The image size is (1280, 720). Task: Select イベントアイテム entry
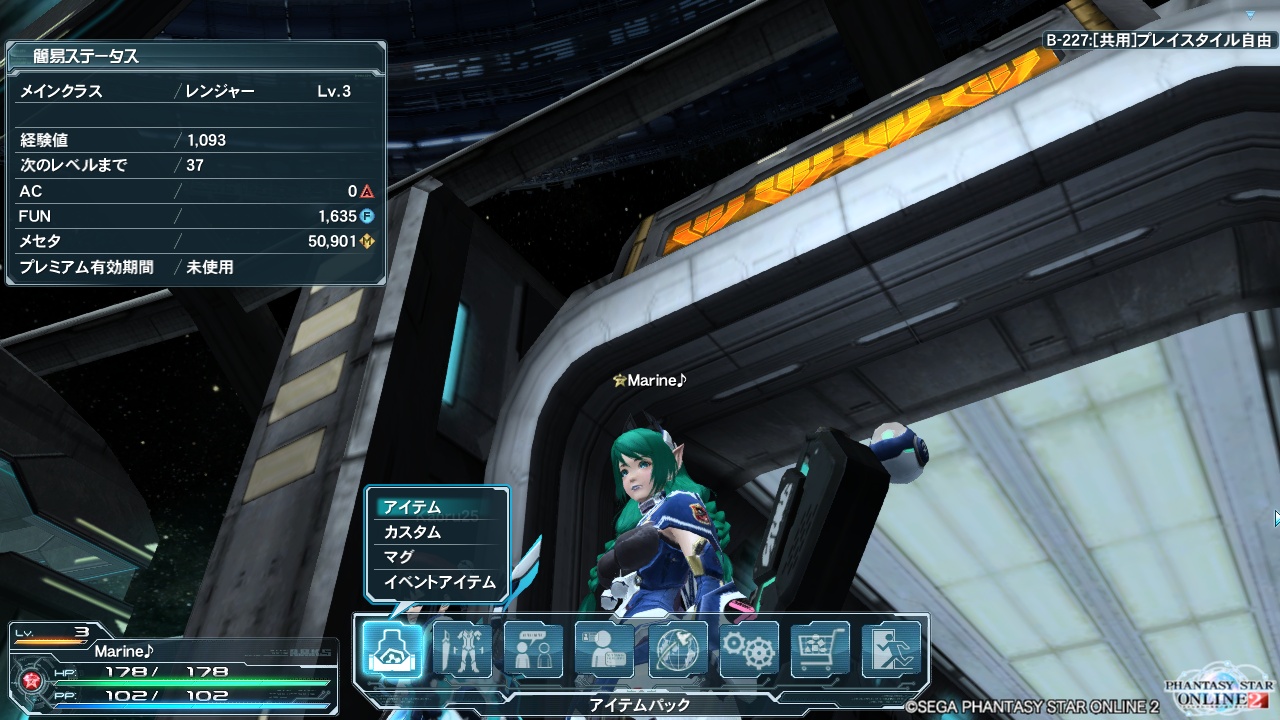click(437, 582)
